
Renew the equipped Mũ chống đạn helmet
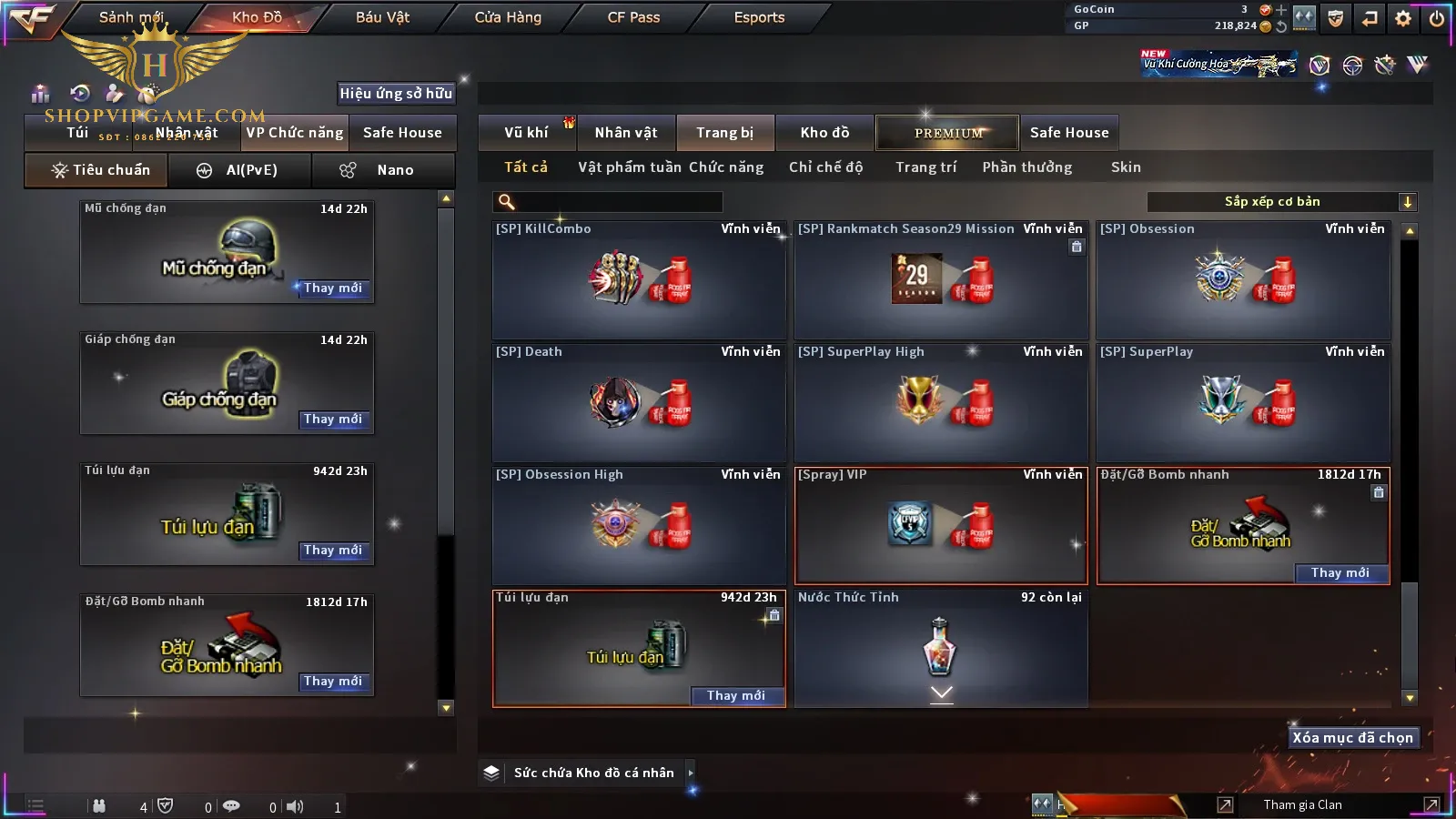pyautogui.click(x=333, y=288)
